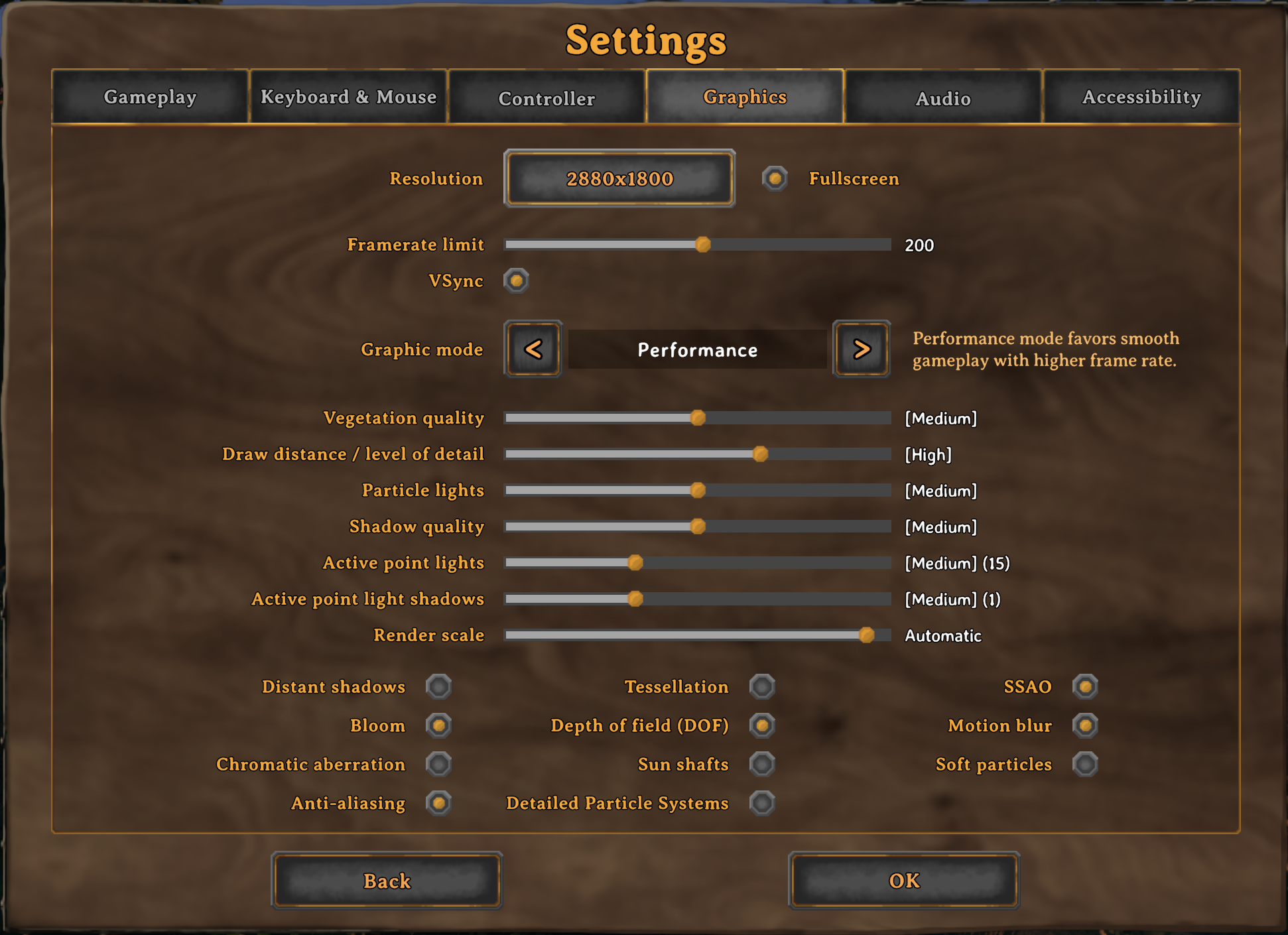Screen dimensions: 1288x935
Task: Open the Keyboard & Mouse settings tab
Action: tap(349, 97)
